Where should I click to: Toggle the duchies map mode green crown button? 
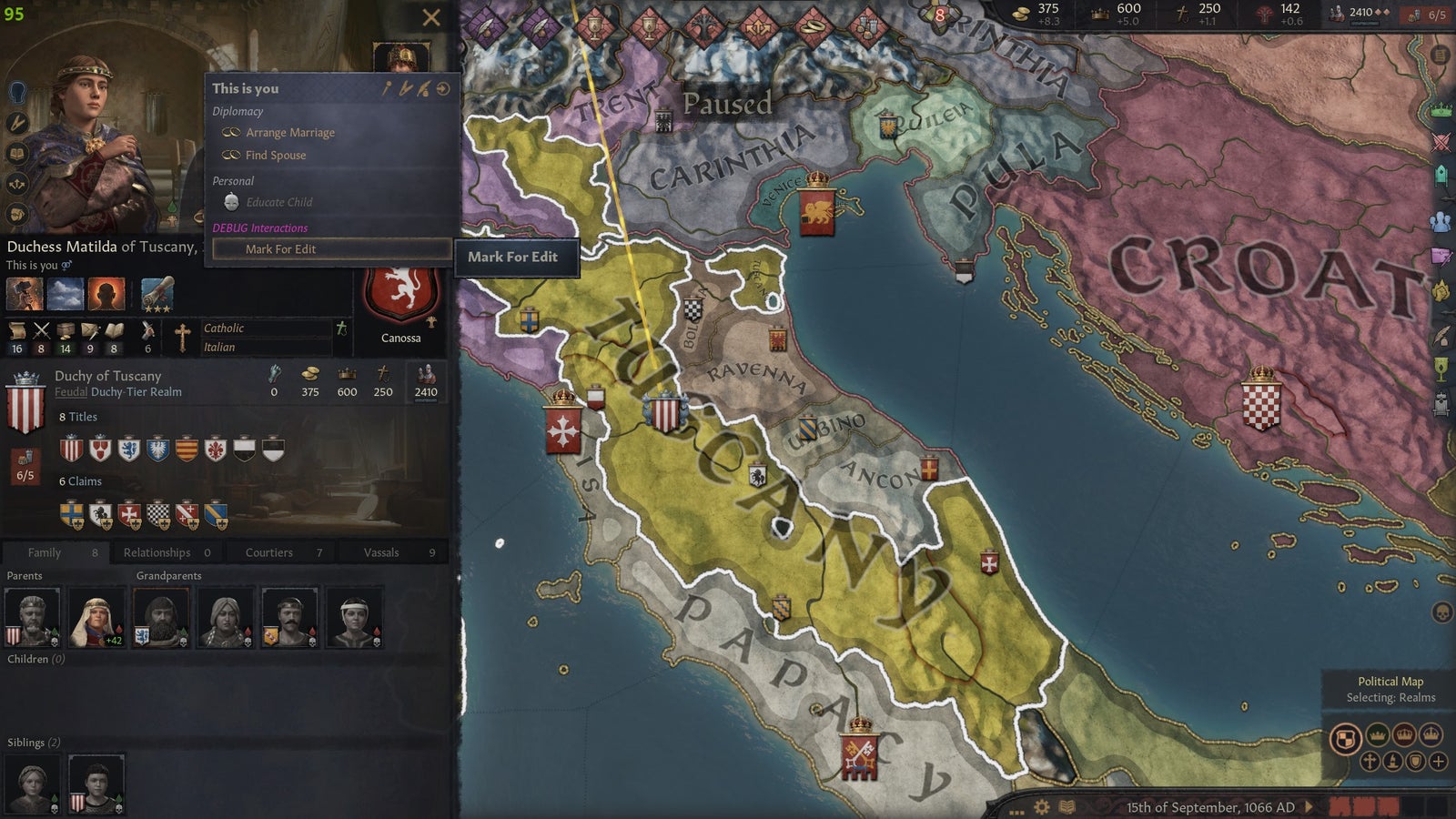click(x=1378, y=735)
